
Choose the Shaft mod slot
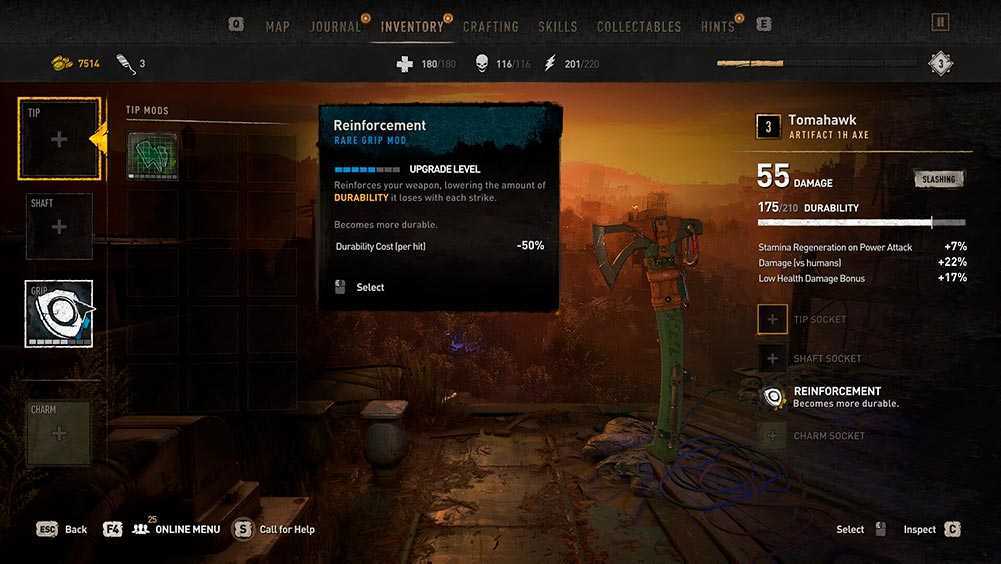pyautogui.click(x=59, y=227)
